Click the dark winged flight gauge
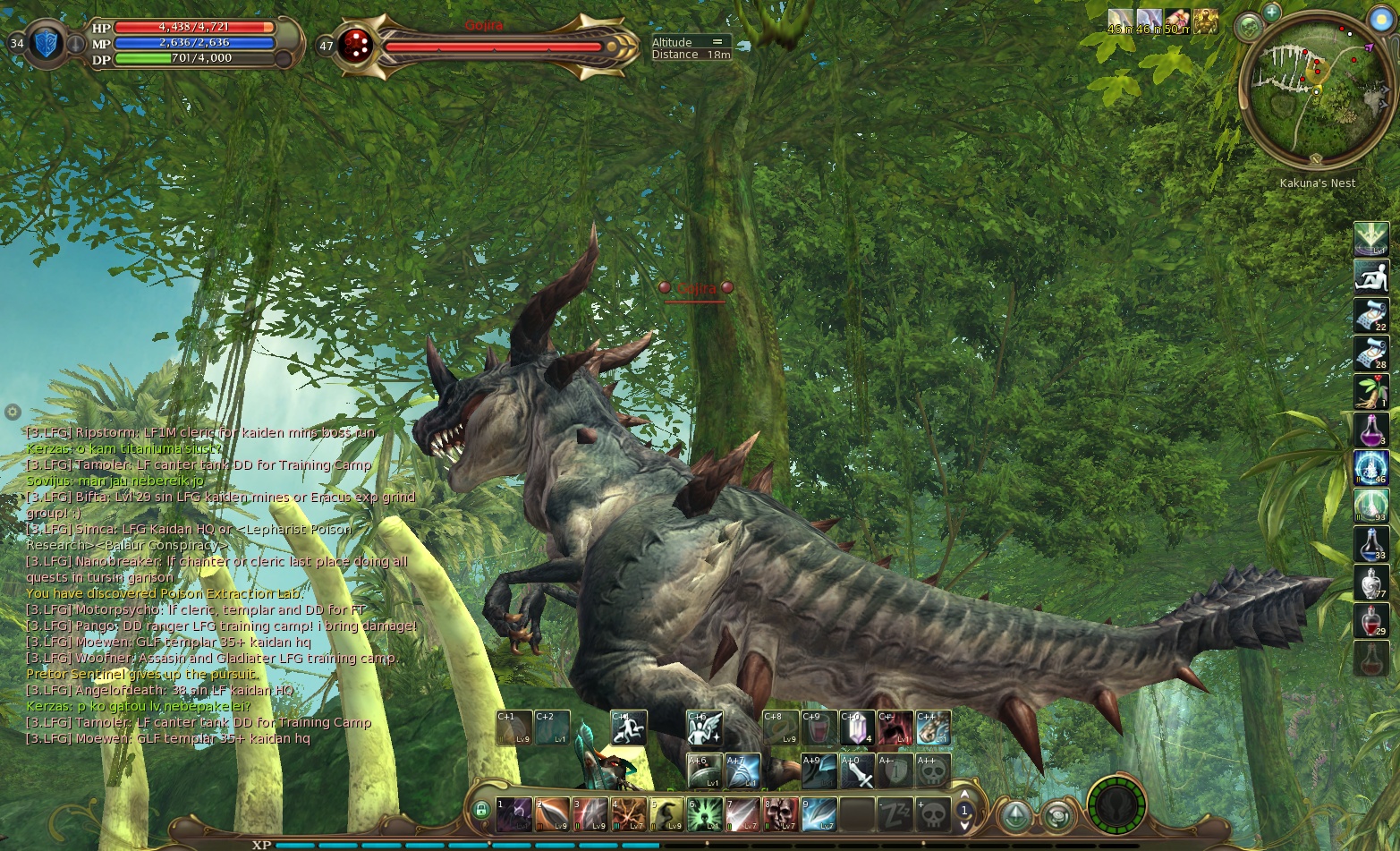This screenshot has height=851, width=1400. coord(1116,806)
